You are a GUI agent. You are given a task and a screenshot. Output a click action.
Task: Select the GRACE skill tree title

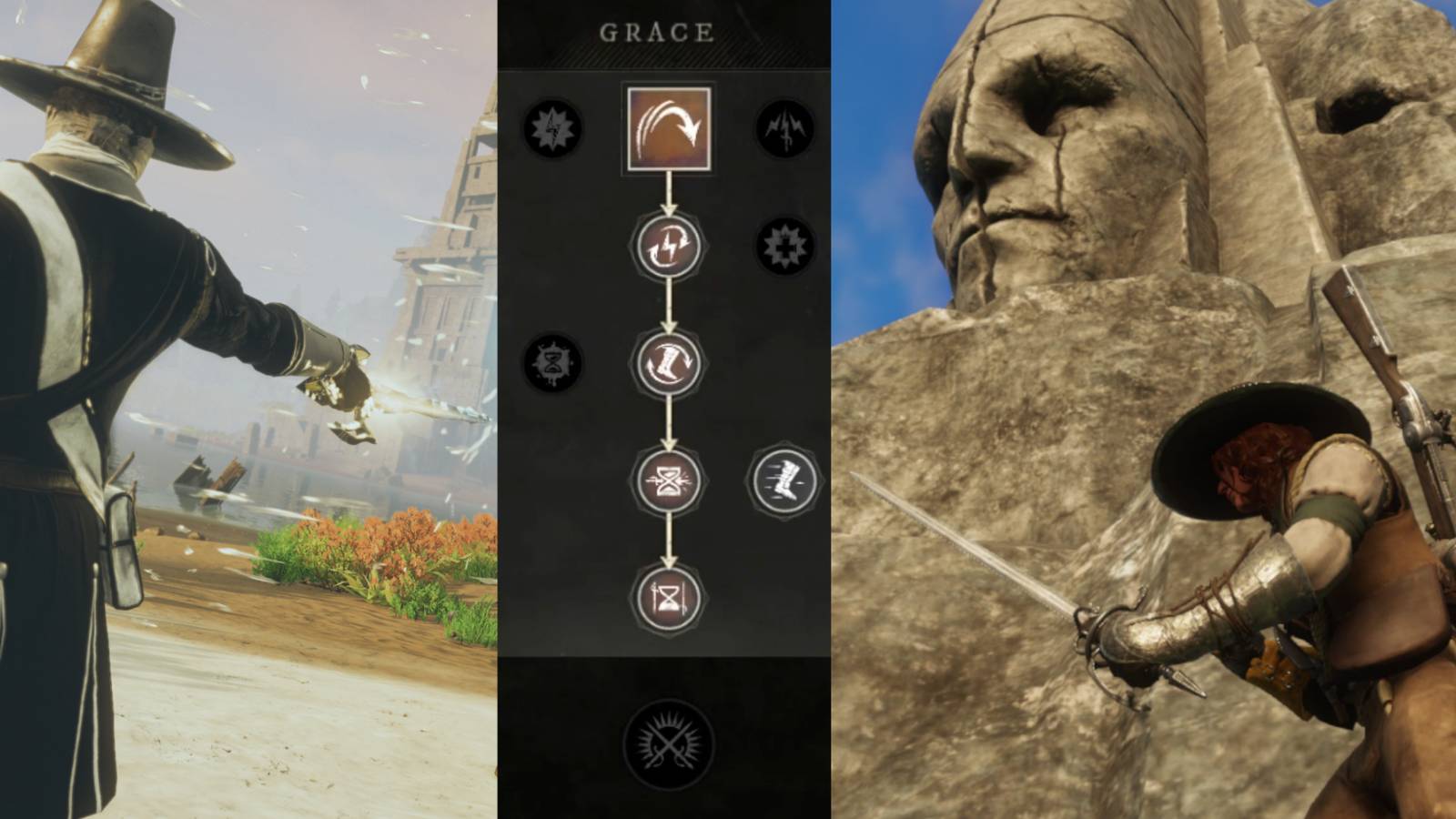coord(657,30)
